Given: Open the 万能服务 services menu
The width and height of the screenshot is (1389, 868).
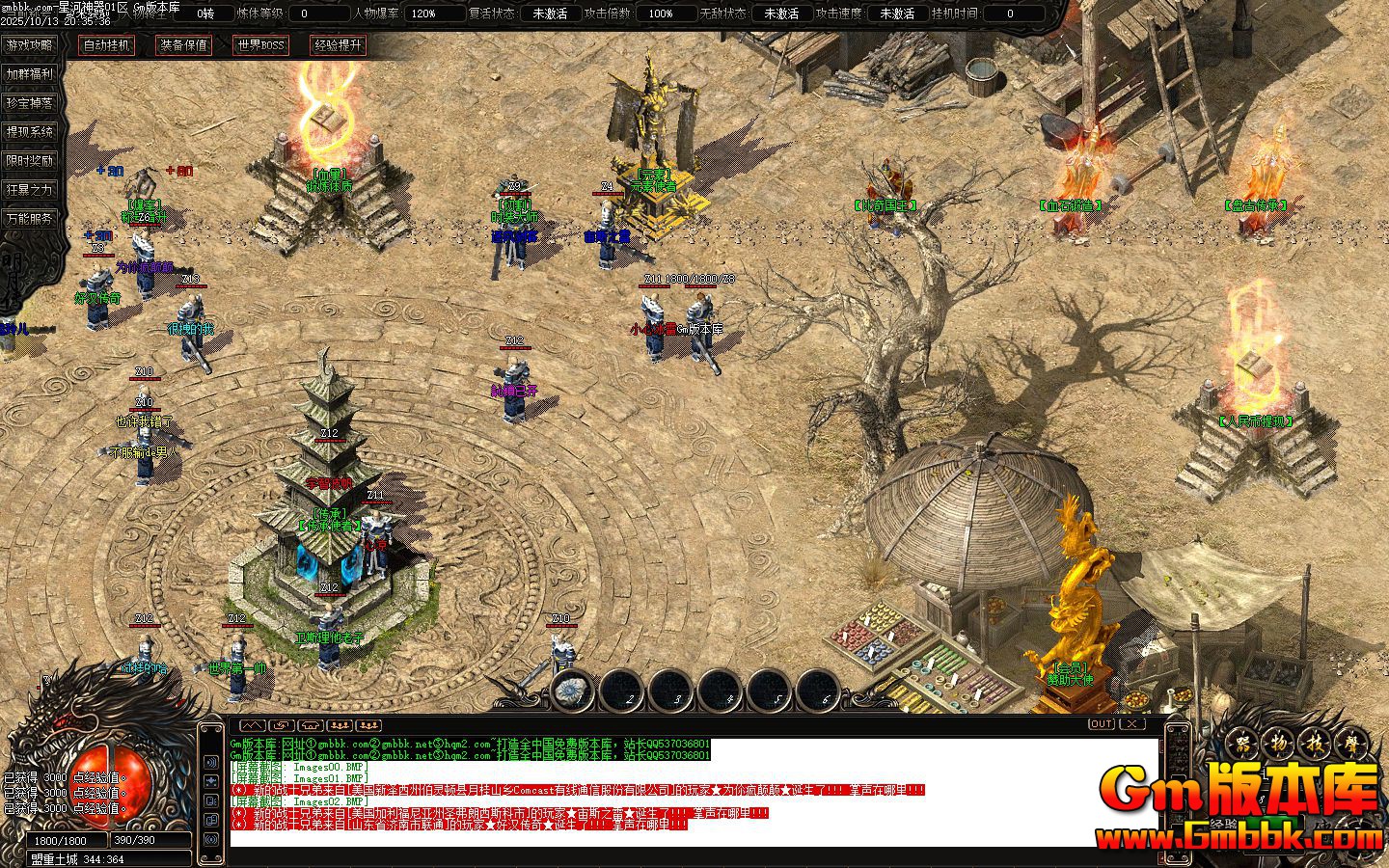Looking at the screenshot, I should click(30, 218).
